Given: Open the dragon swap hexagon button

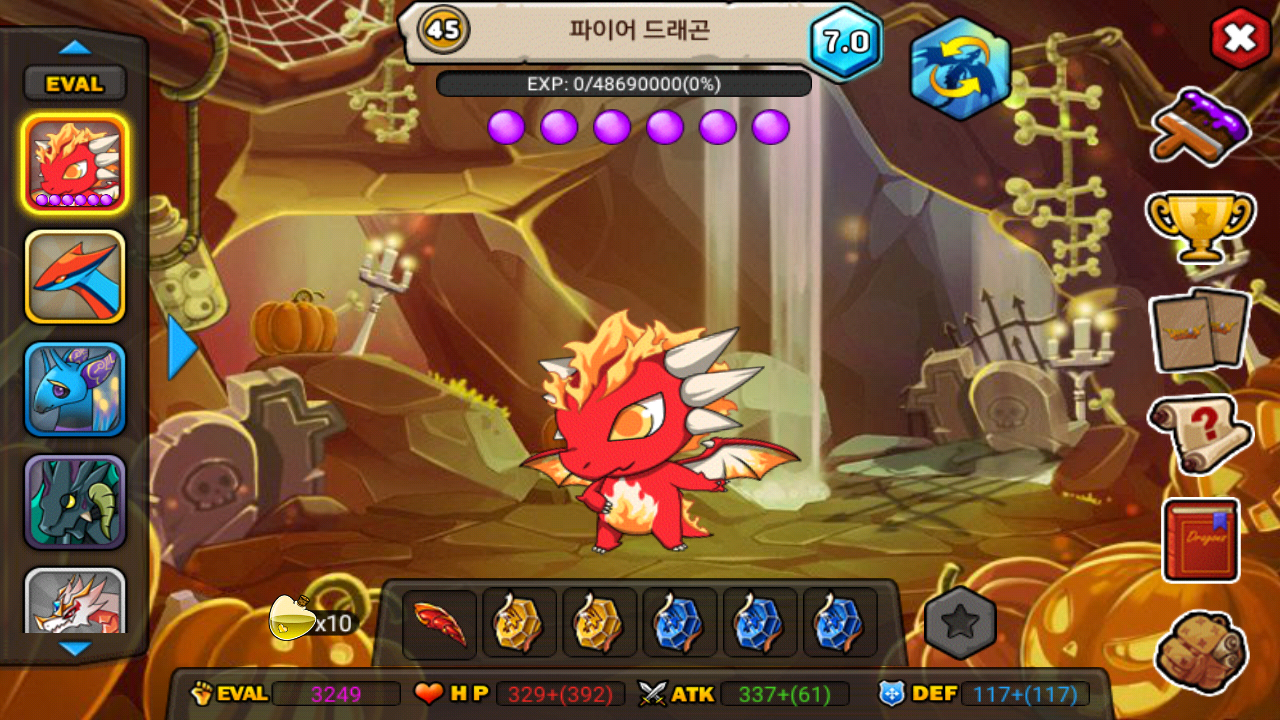Looking at the screenshot, I should 960,69.
